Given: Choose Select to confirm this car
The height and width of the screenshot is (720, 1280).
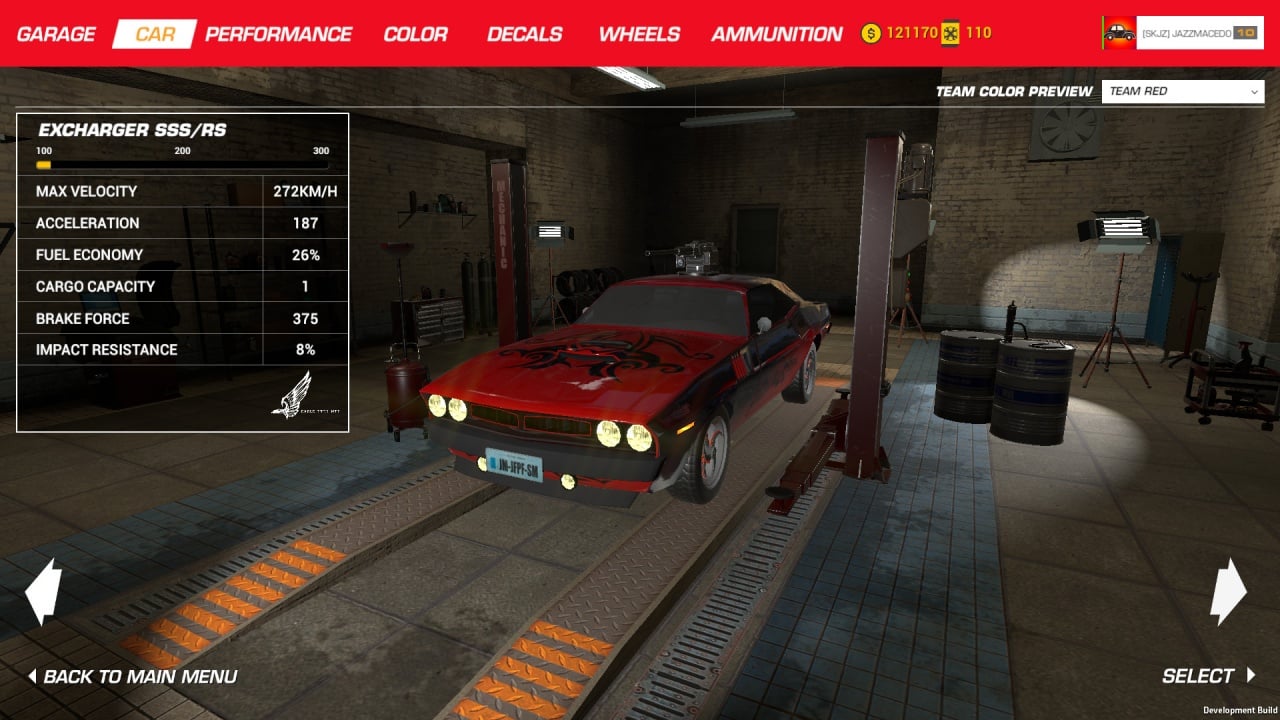Looking at the screenshot, I should click(x=1207, y=677).
